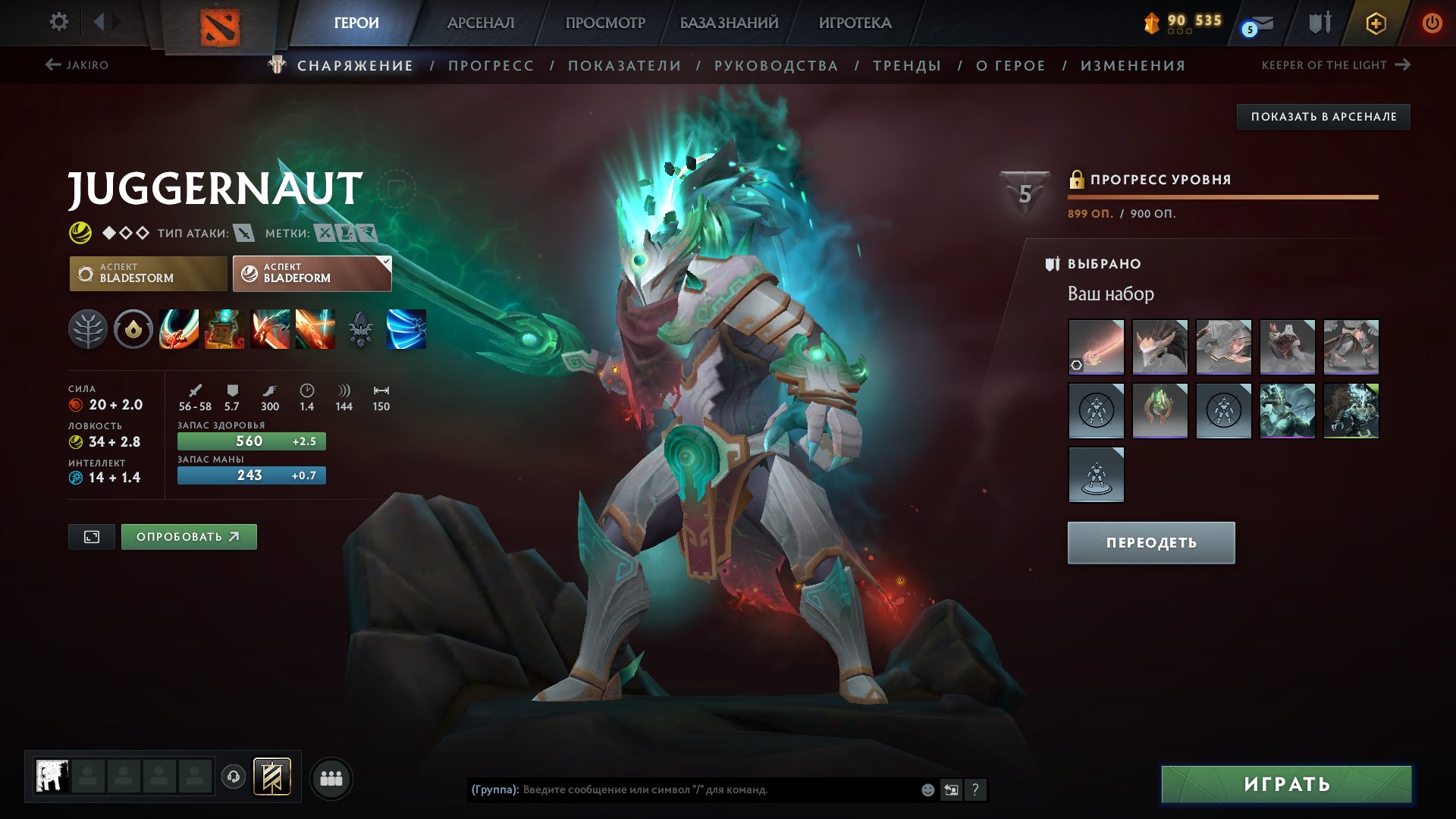Viewport: 1456px width, 819px height.
Task: Select the Bladestorm aspect
Action: pyautogui.click(x=149, y=273)
